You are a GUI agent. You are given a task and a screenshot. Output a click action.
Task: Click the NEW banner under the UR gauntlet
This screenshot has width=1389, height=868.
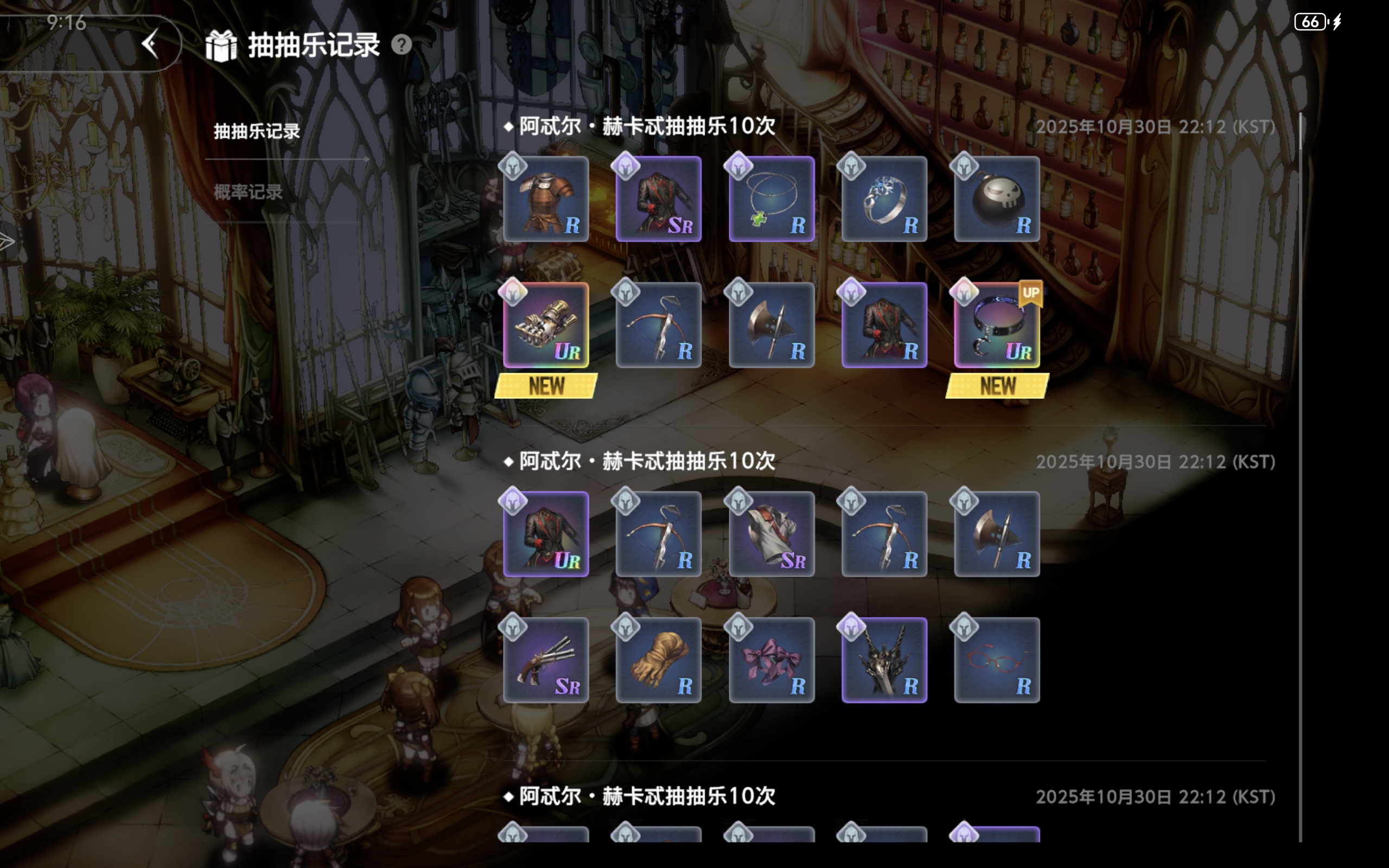coord(545,386)
